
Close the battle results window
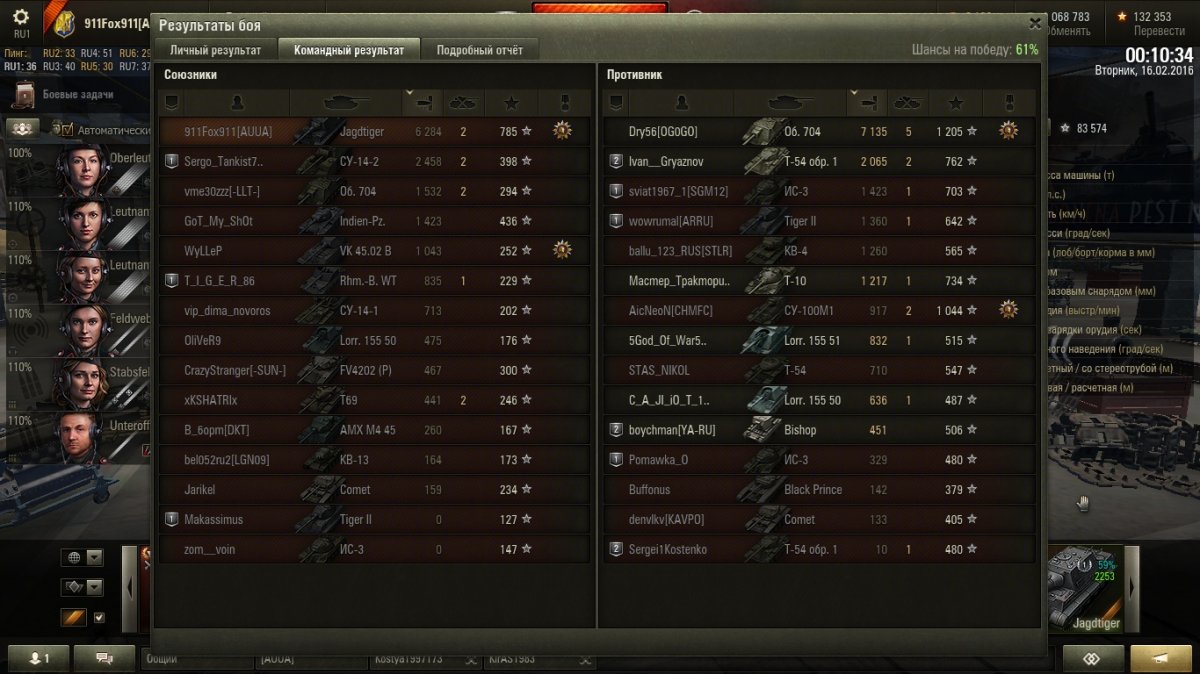coord(1035,23)
